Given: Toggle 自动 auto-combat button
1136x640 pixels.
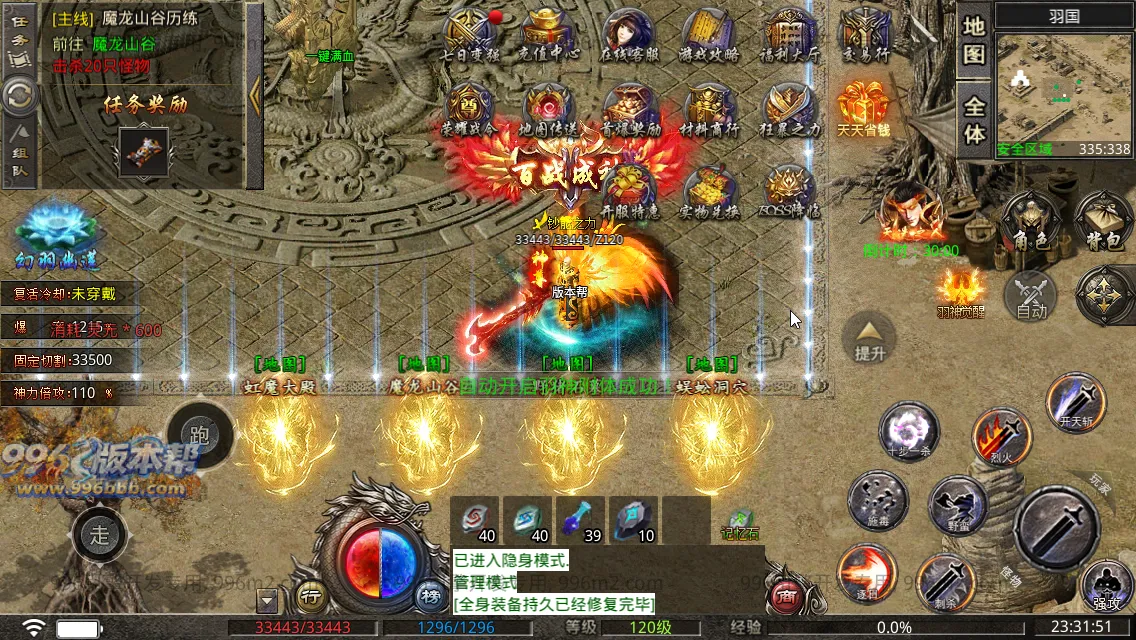Looking at the screenshot, I should pyautogui.click(x=1030, y=297).
